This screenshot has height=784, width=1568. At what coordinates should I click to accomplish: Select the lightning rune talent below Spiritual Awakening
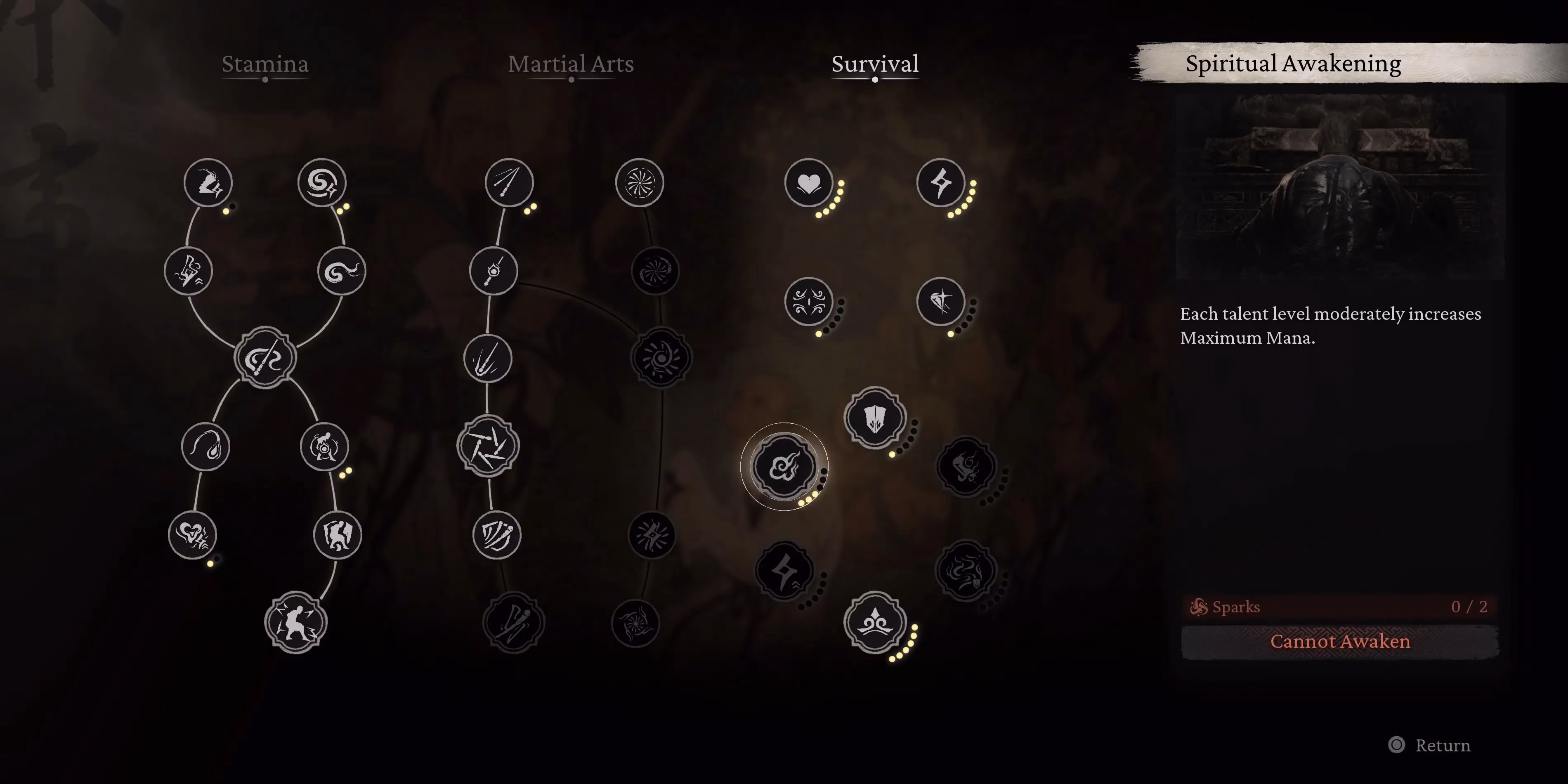pyautogui.click(x=785, y=571)
